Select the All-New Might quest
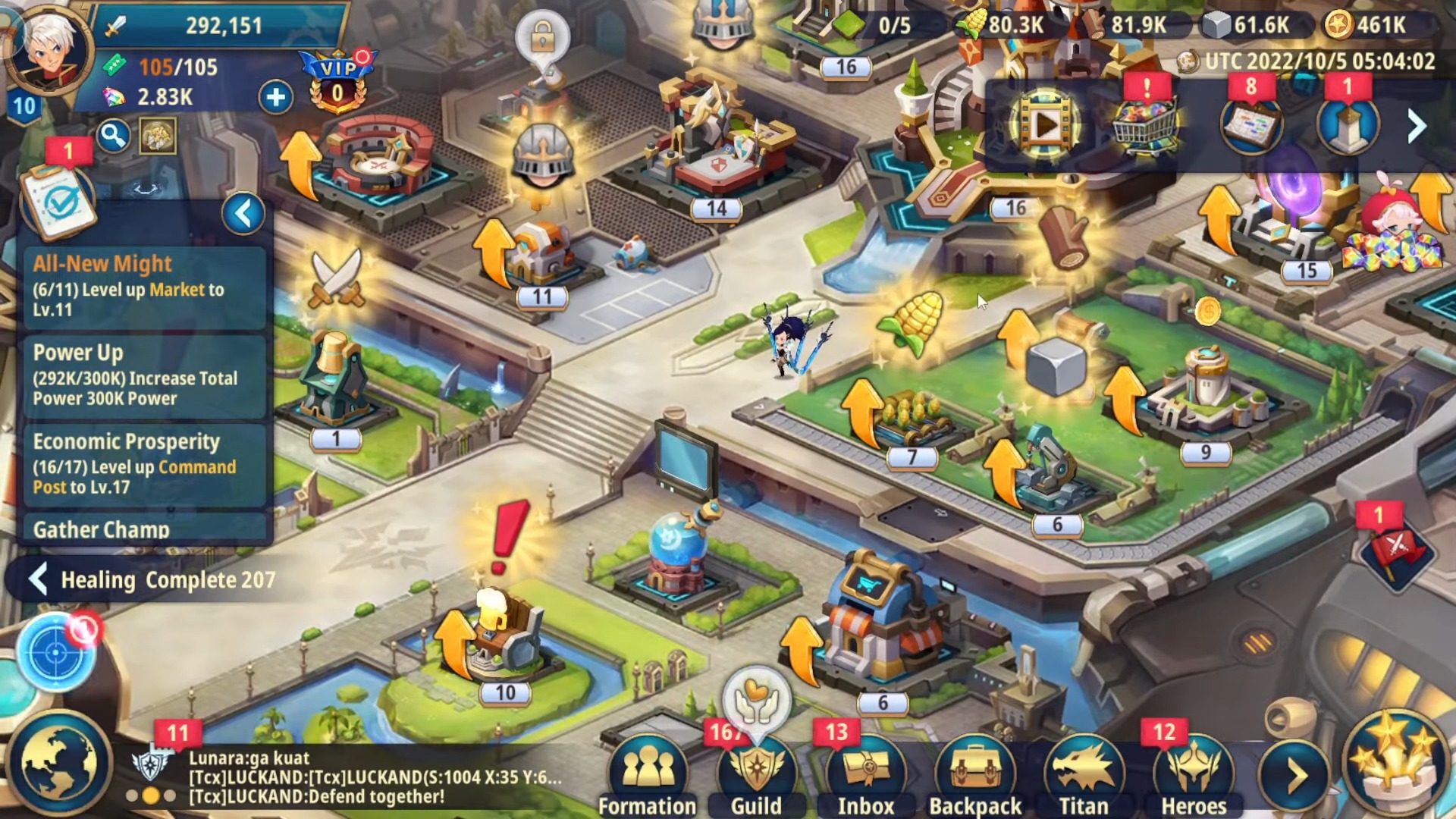 pos(145,286)
